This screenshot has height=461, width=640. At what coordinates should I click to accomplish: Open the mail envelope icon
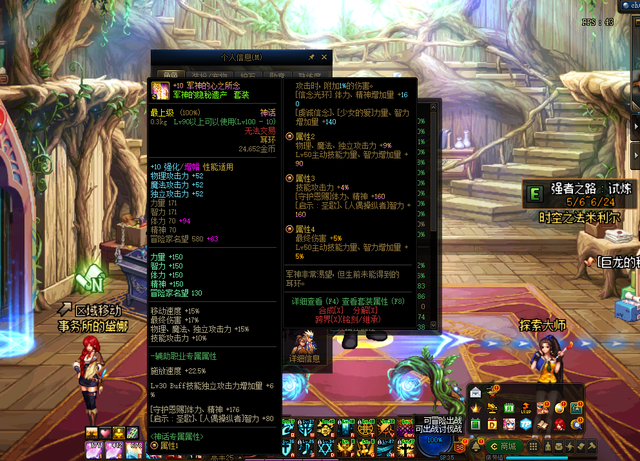pyautogui.click(x=475, y=392)
